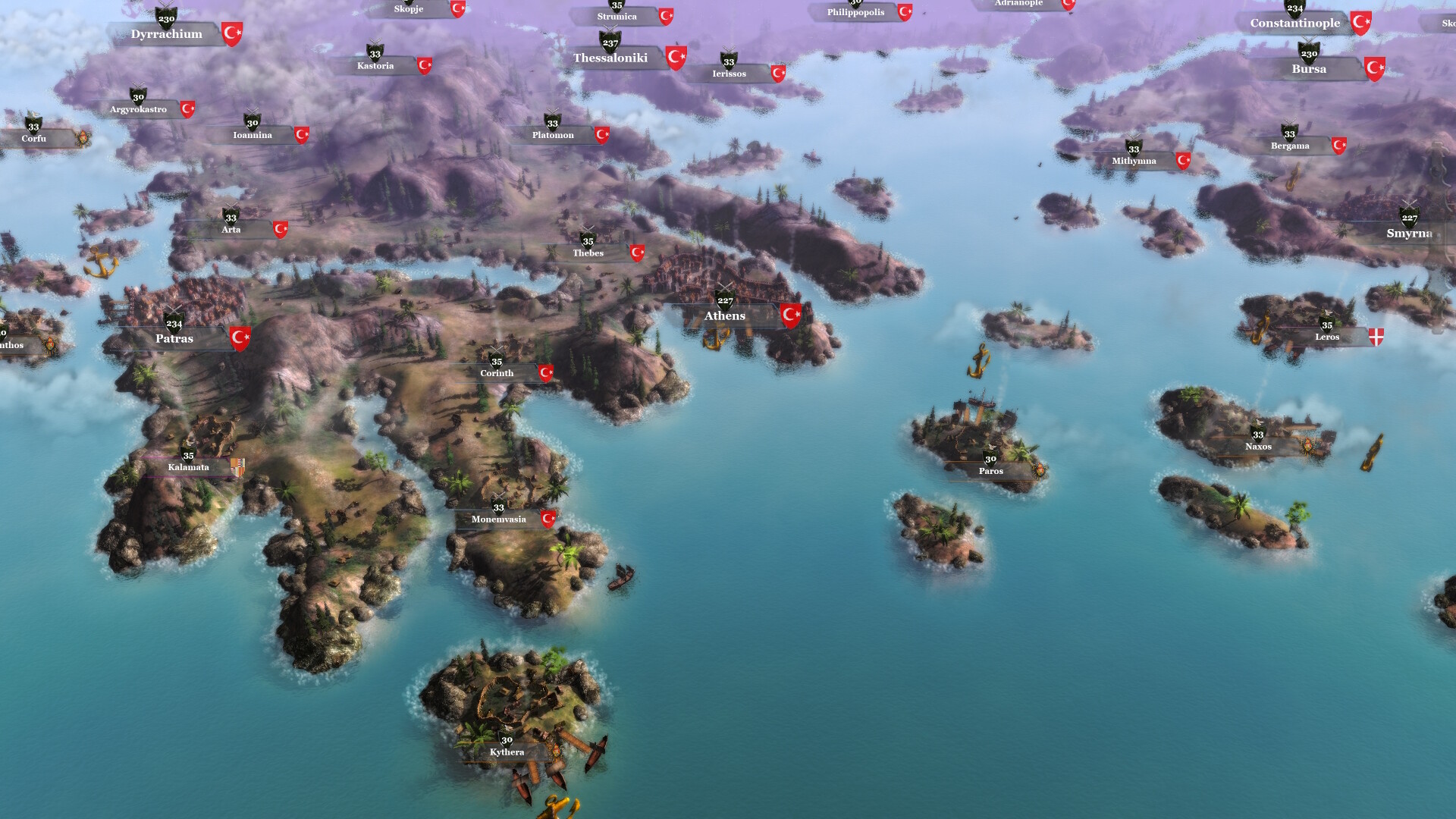Select the Ottoman crescent banner next to Monemvasia
Screen dimensions: 1456x819
[548, 519]
